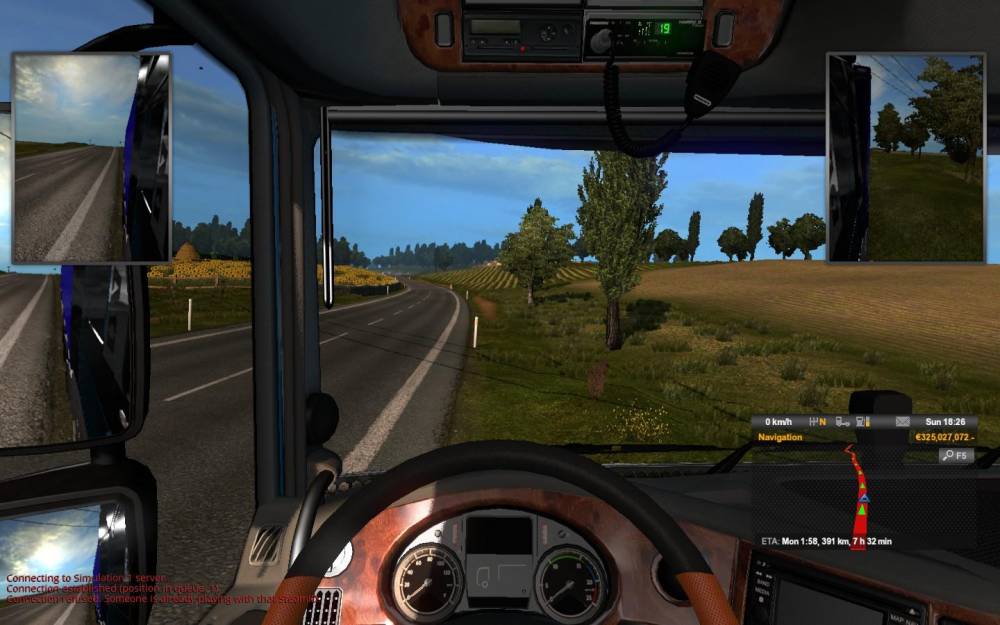The height and width of the screenshot is (625, 1000).
Task: Open the mail envelope icon
Action: coord(903,422)
